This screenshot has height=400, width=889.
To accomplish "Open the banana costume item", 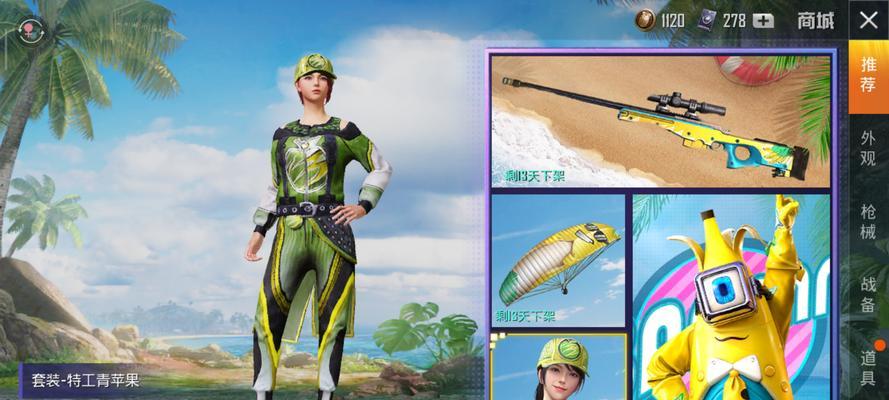I will (731, 298).
